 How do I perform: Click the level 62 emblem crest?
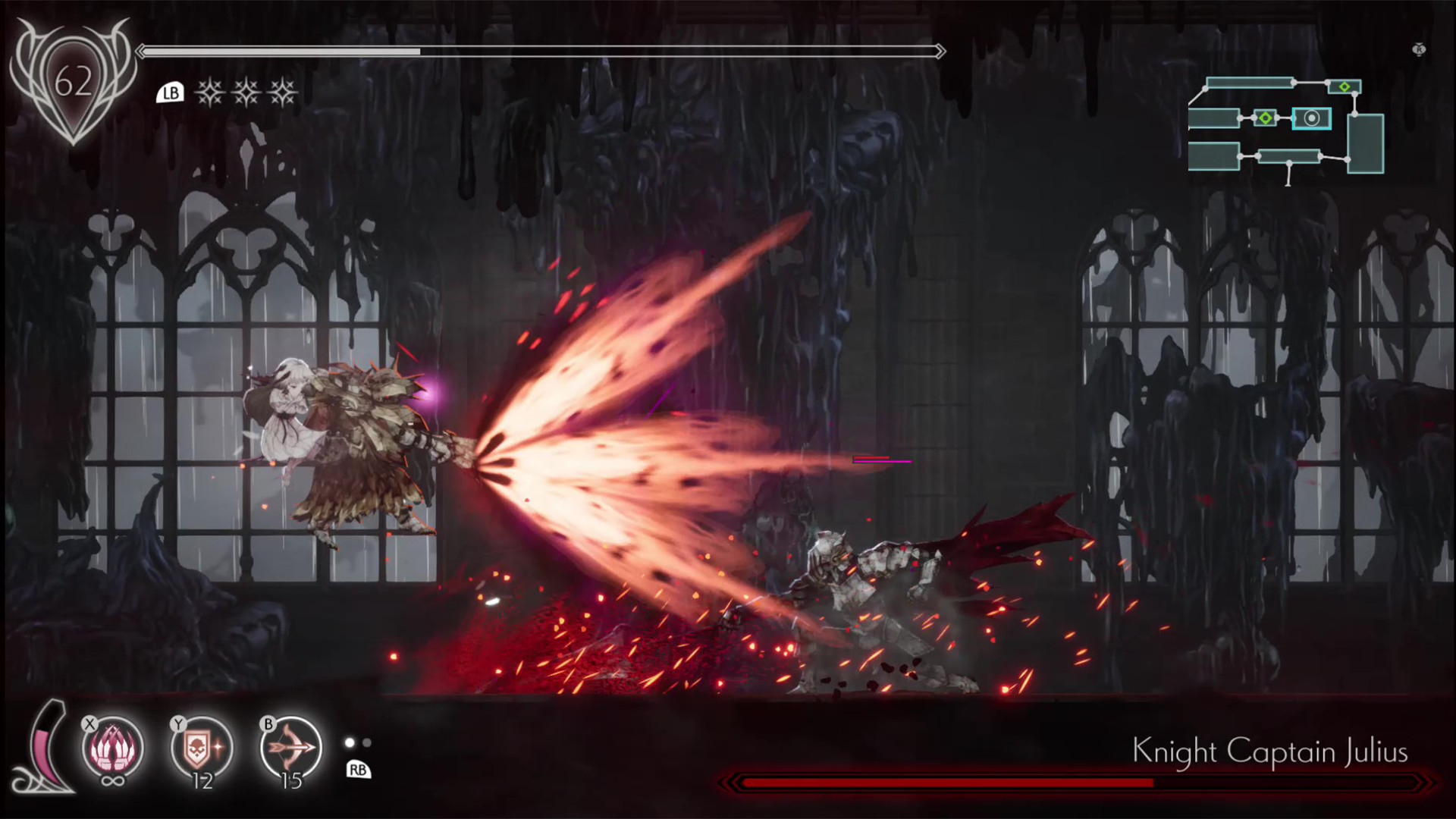pyautogui.click(x=73, y=80)
